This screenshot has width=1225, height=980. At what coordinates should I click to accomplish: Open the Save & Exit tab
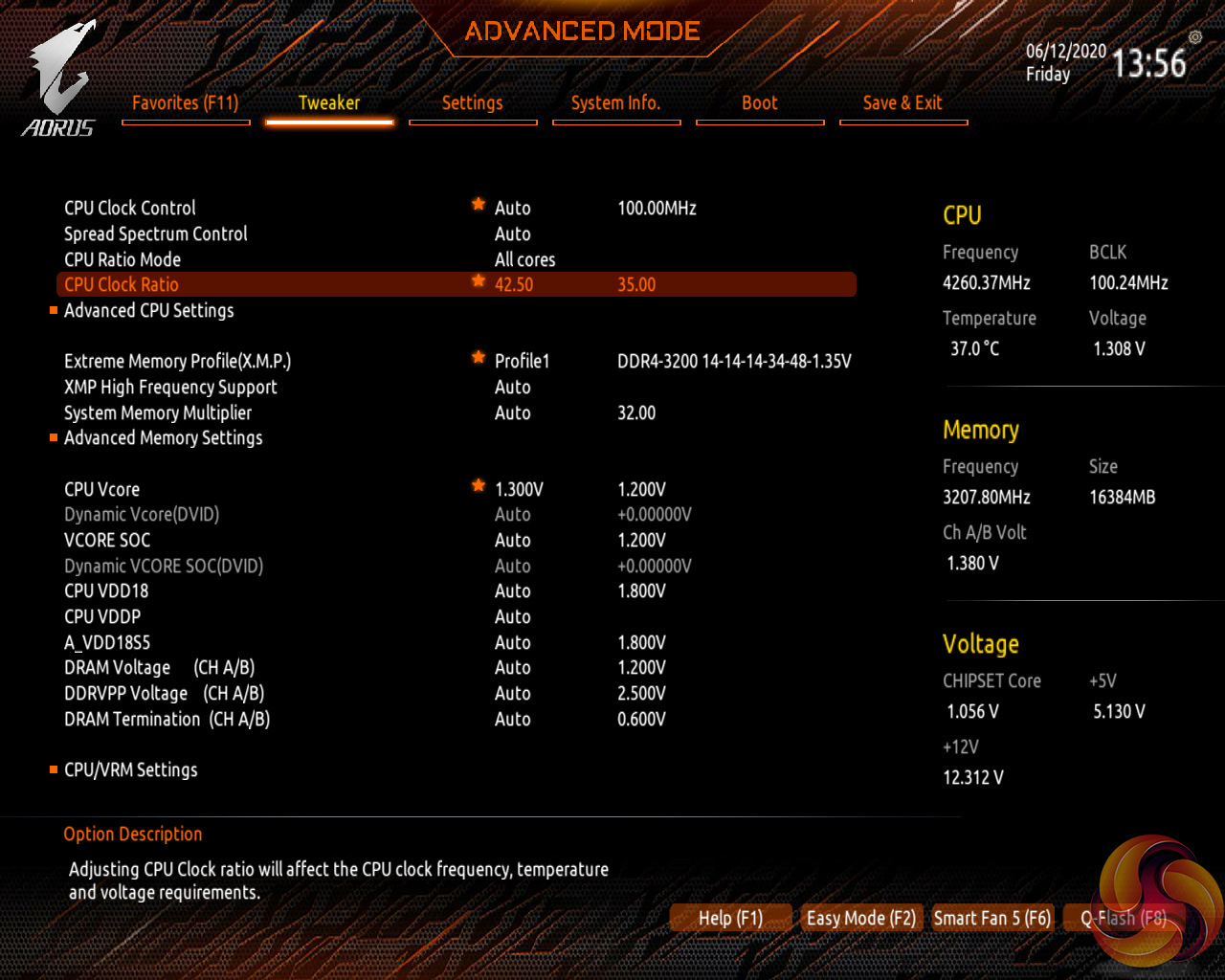coord(902,103)
